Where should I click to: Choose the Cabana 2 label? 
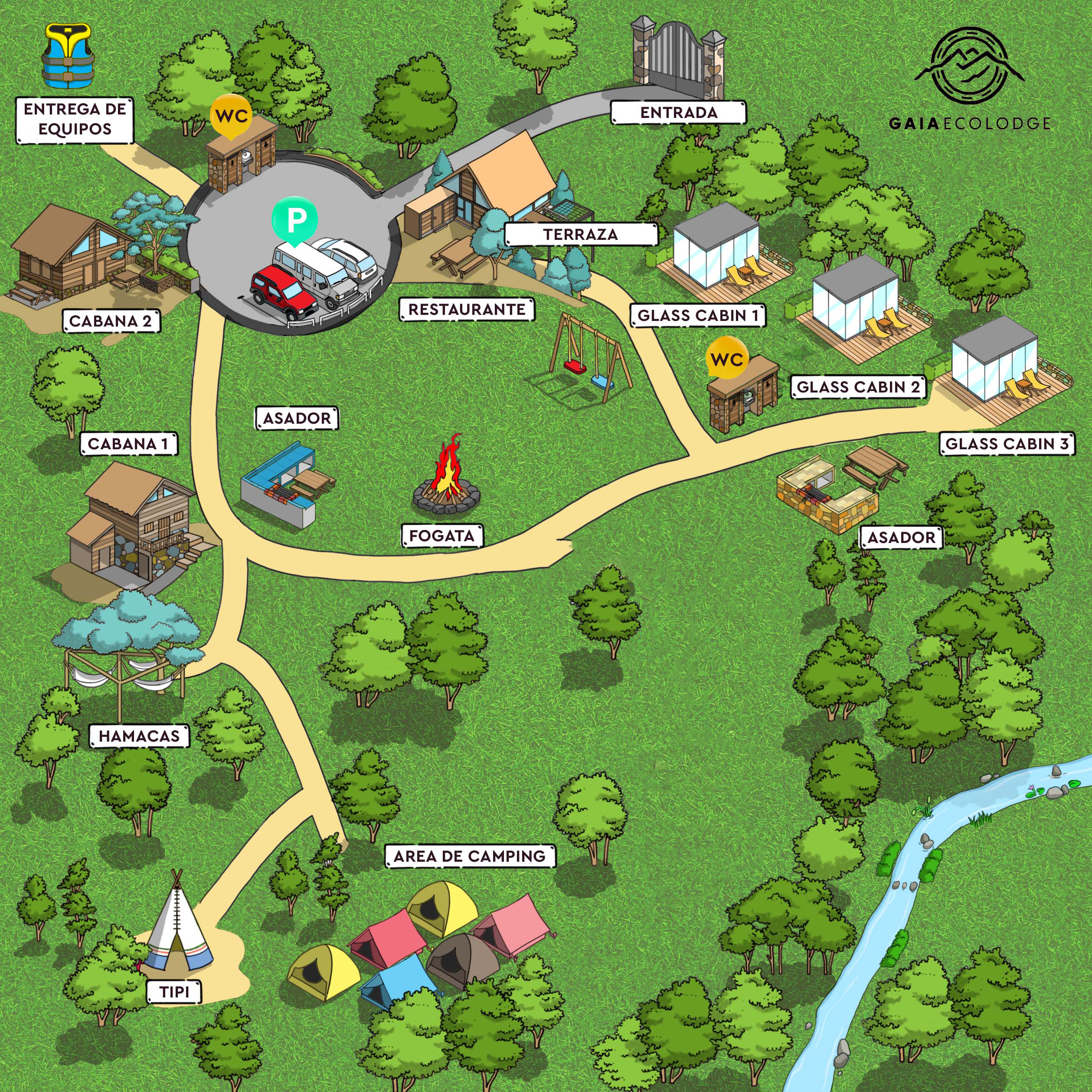coord(111,321)
